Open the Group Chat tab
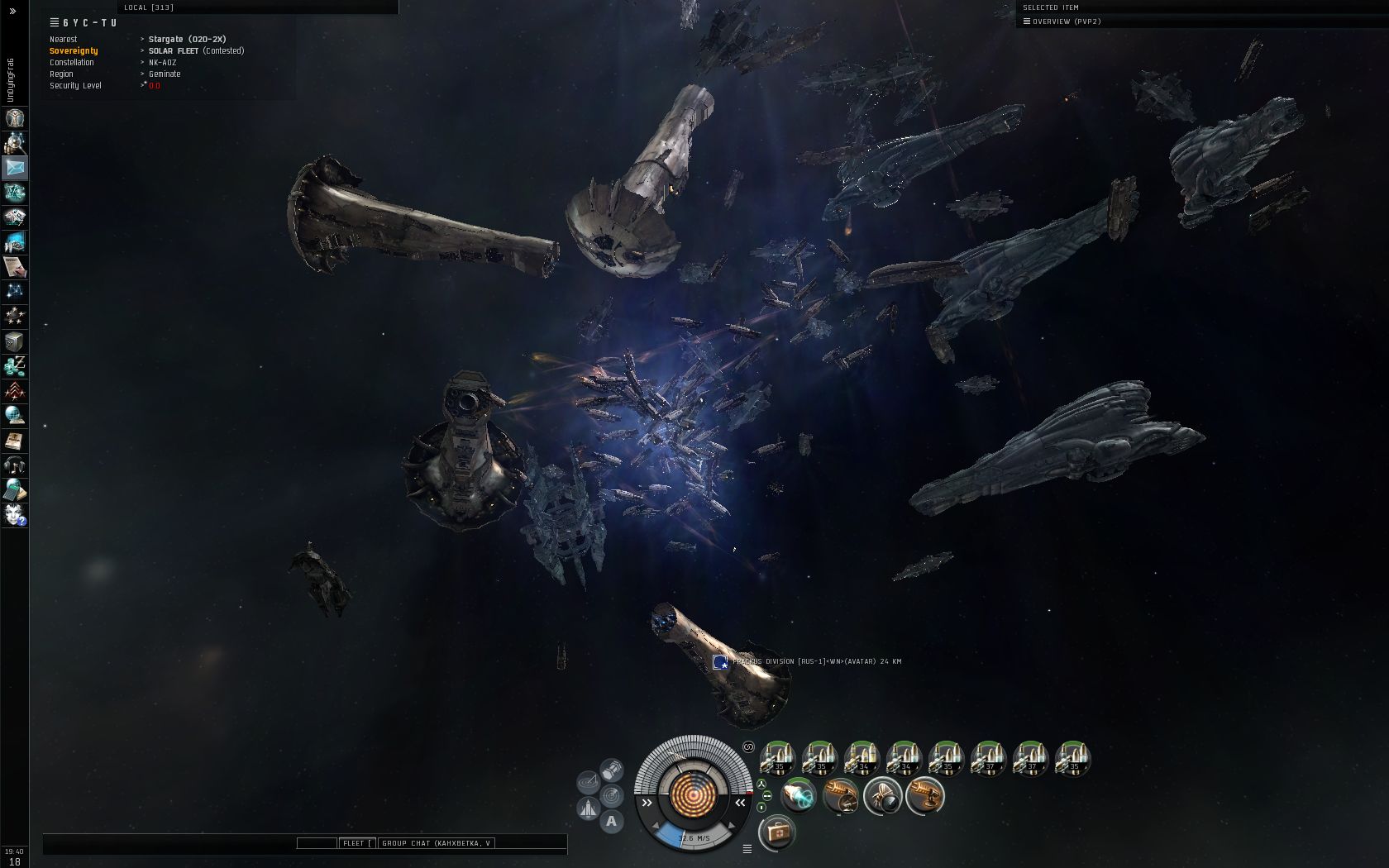The image size is (1389, 868). point(436,843)
